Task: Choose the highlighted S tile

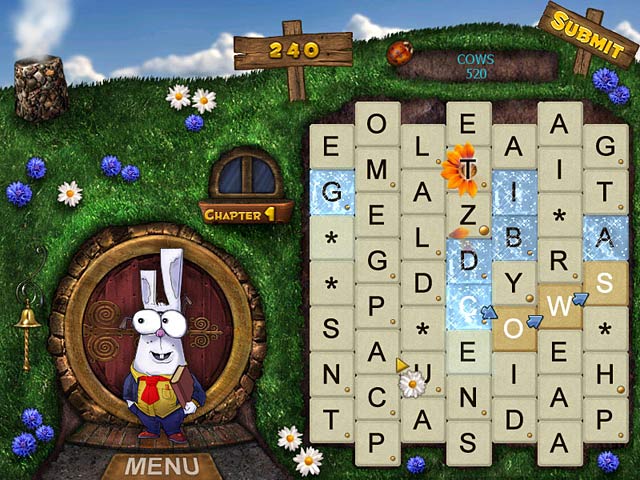Action: tap(605, 282)
